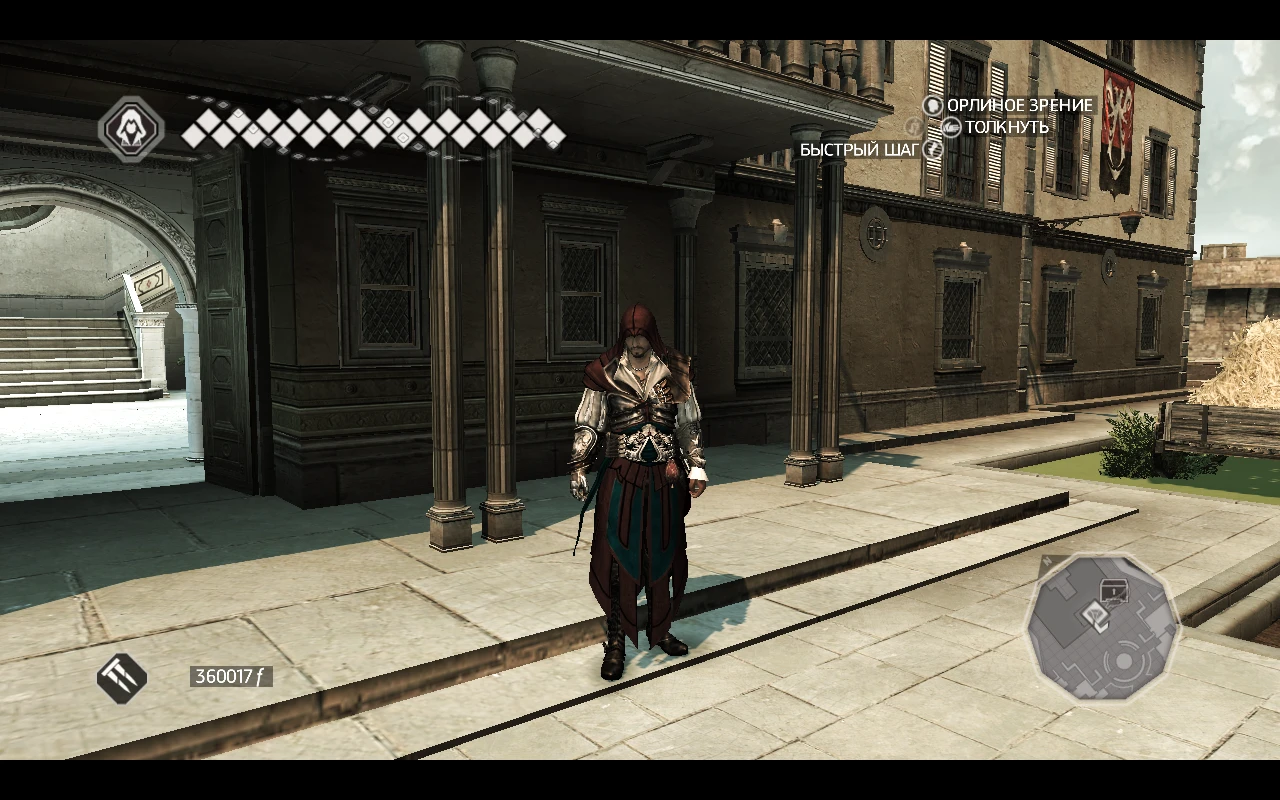Click the ТОЛКНУТЬ prompt text
Viewport: 1280px width, 800px height.
[1005, 127]
